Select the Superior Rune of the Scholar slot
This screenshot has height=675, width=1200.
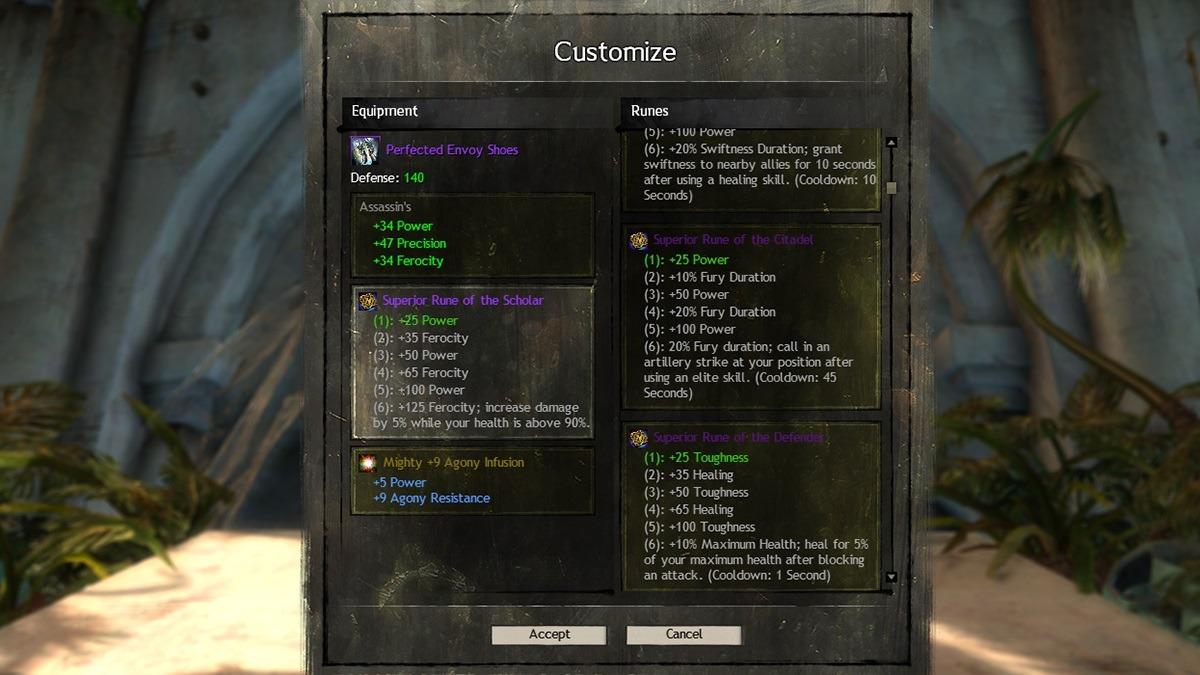[472, 363]
